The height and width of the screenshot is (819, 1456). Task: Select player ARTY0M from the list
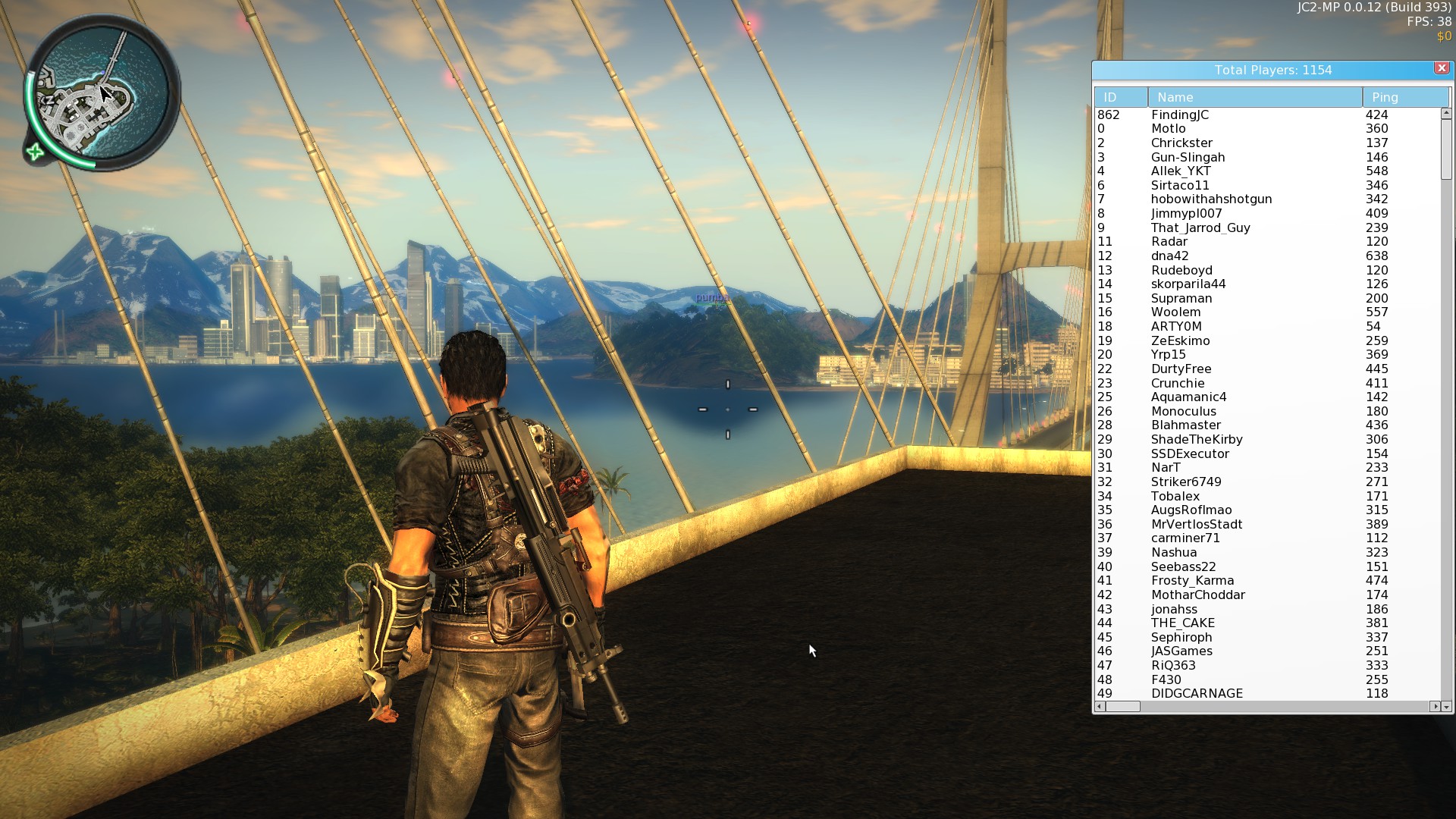(1176, 327)
